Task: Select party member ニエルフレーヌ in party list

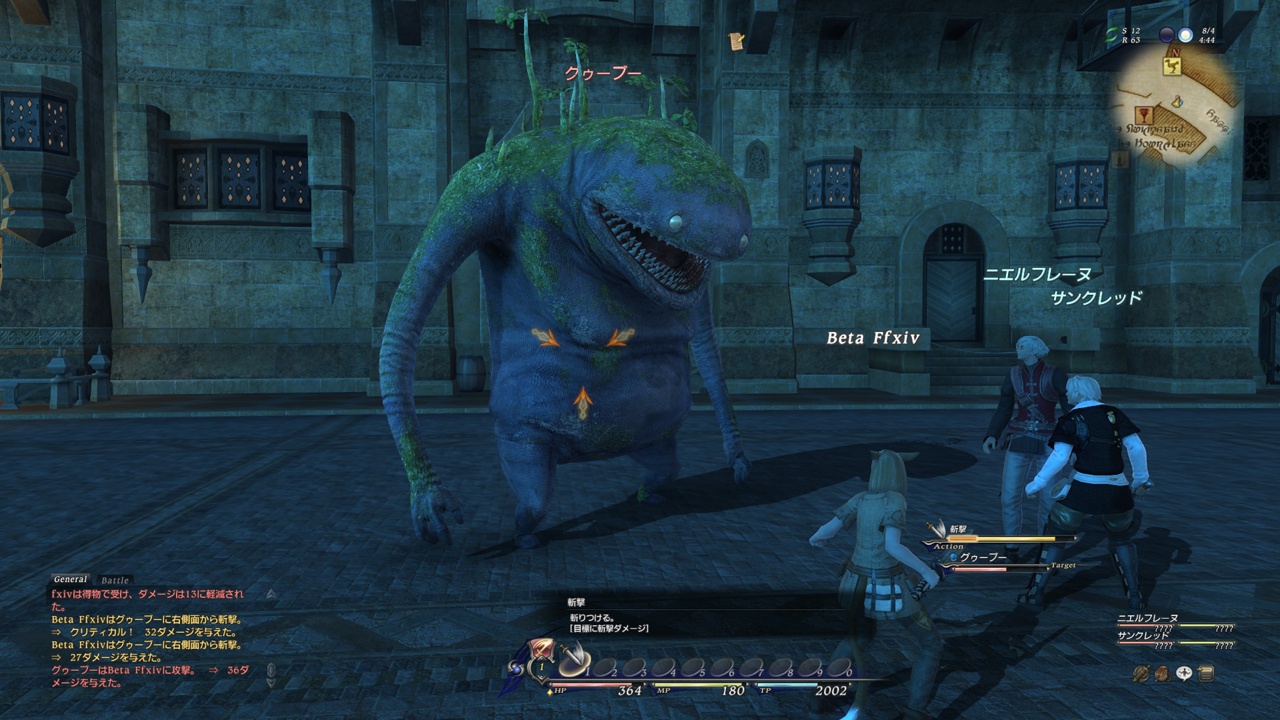Action: (1148, 620)
